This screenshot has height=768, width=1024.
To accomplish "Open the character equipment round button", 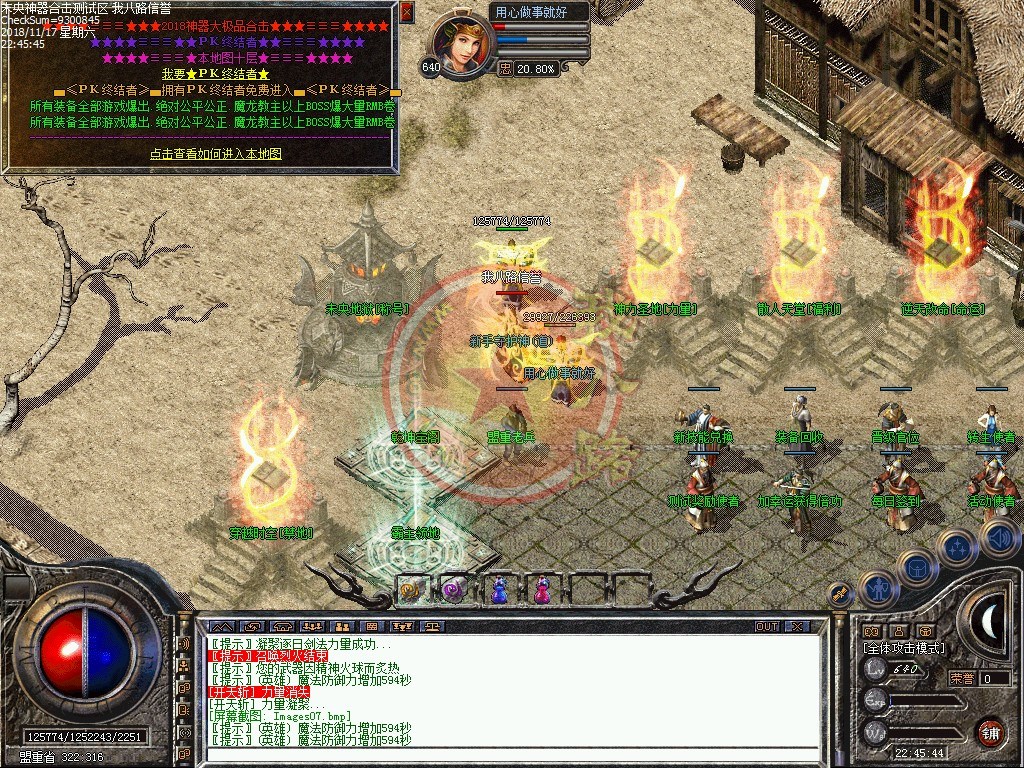I will click(877, 589).
